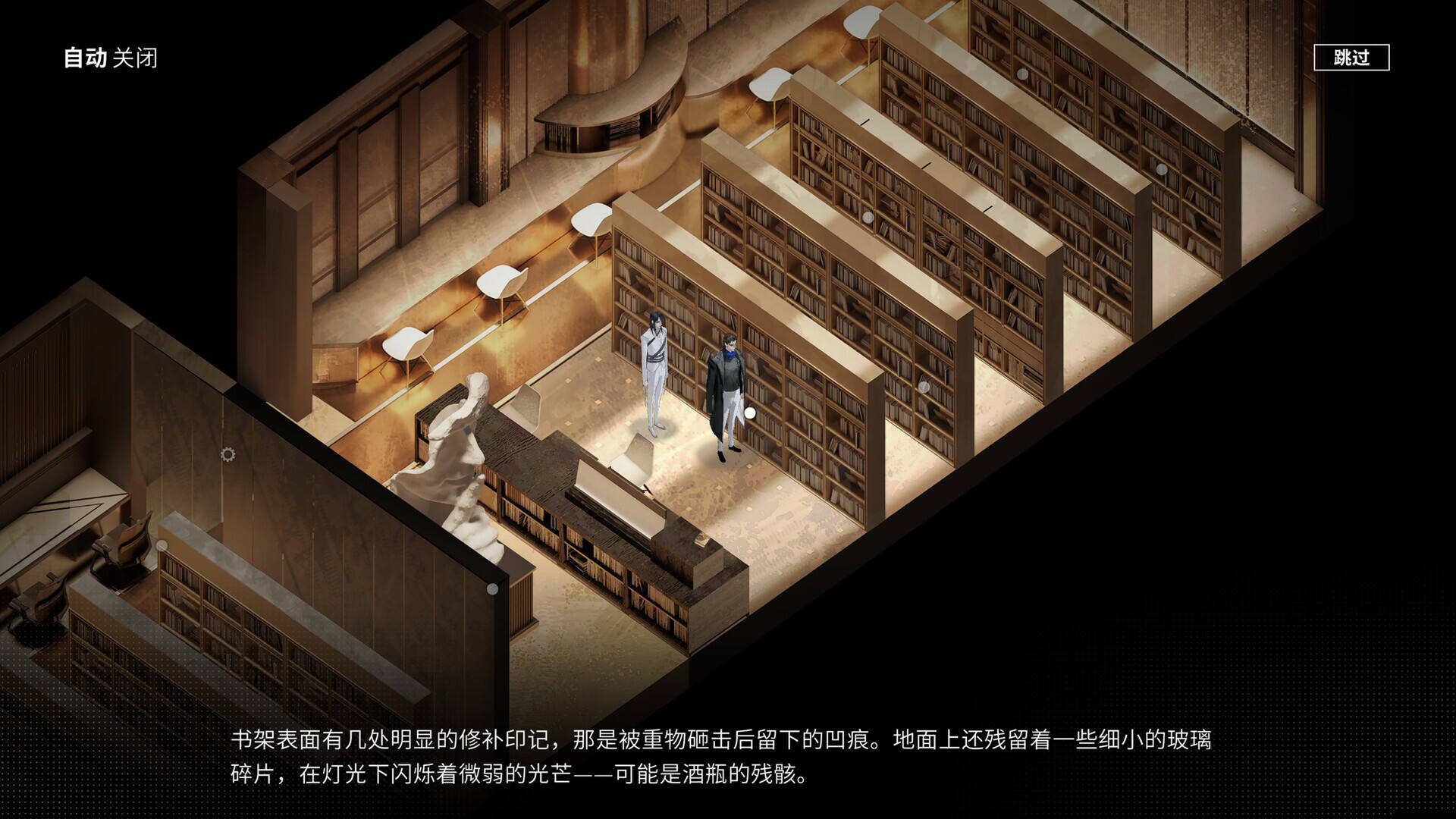Screen dimensions: 1456x819
Task: Open the marker near the small office bookcase
Action: click(162, 545)
